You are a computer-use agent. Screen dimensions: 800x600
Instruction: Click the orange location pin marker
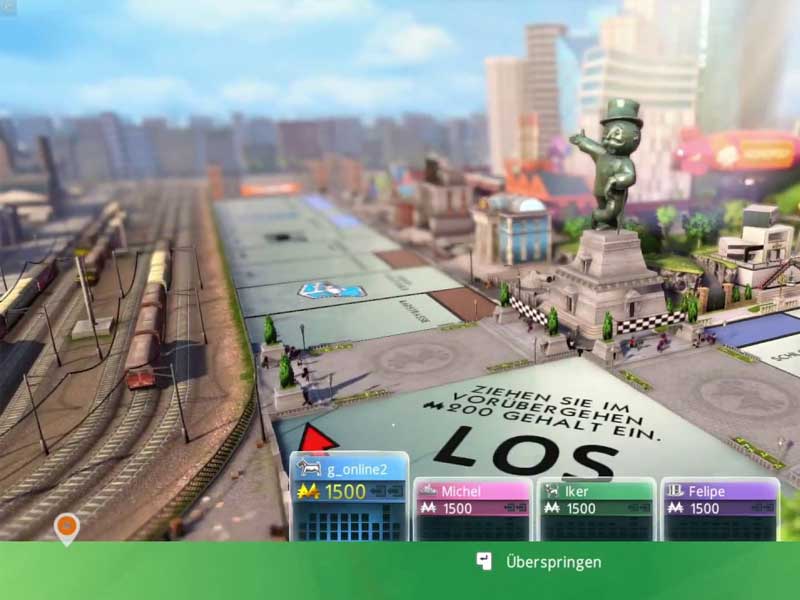(66, 526)
